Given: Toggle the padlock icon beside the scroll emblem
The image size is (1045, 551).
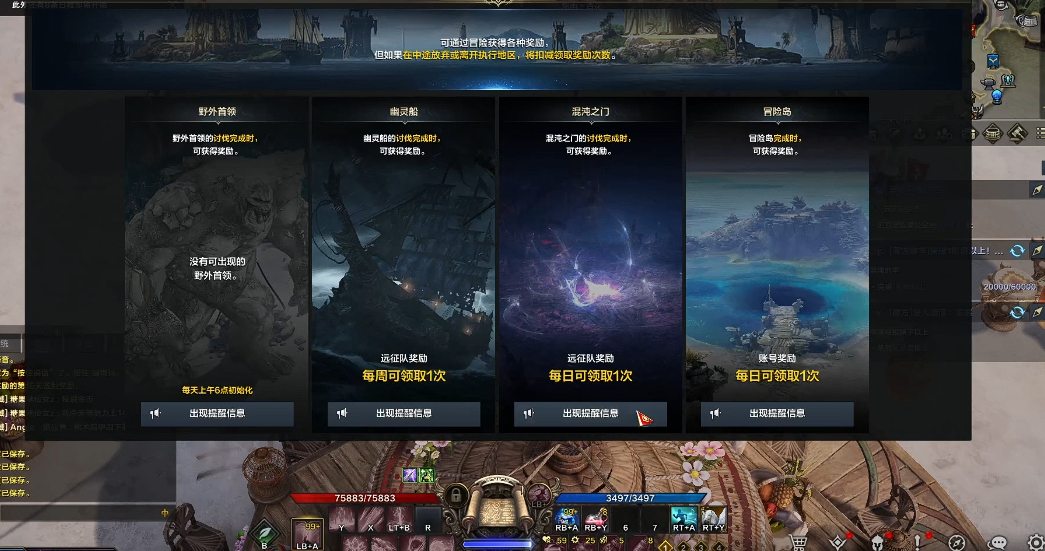Looking at the screenshot, I should (x=455, y=495).
